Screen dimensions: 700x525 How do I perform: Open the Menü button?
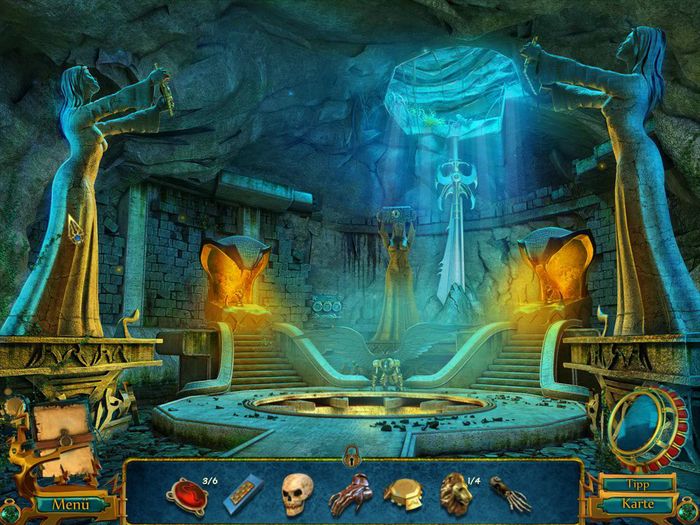(x=71, y=505)
